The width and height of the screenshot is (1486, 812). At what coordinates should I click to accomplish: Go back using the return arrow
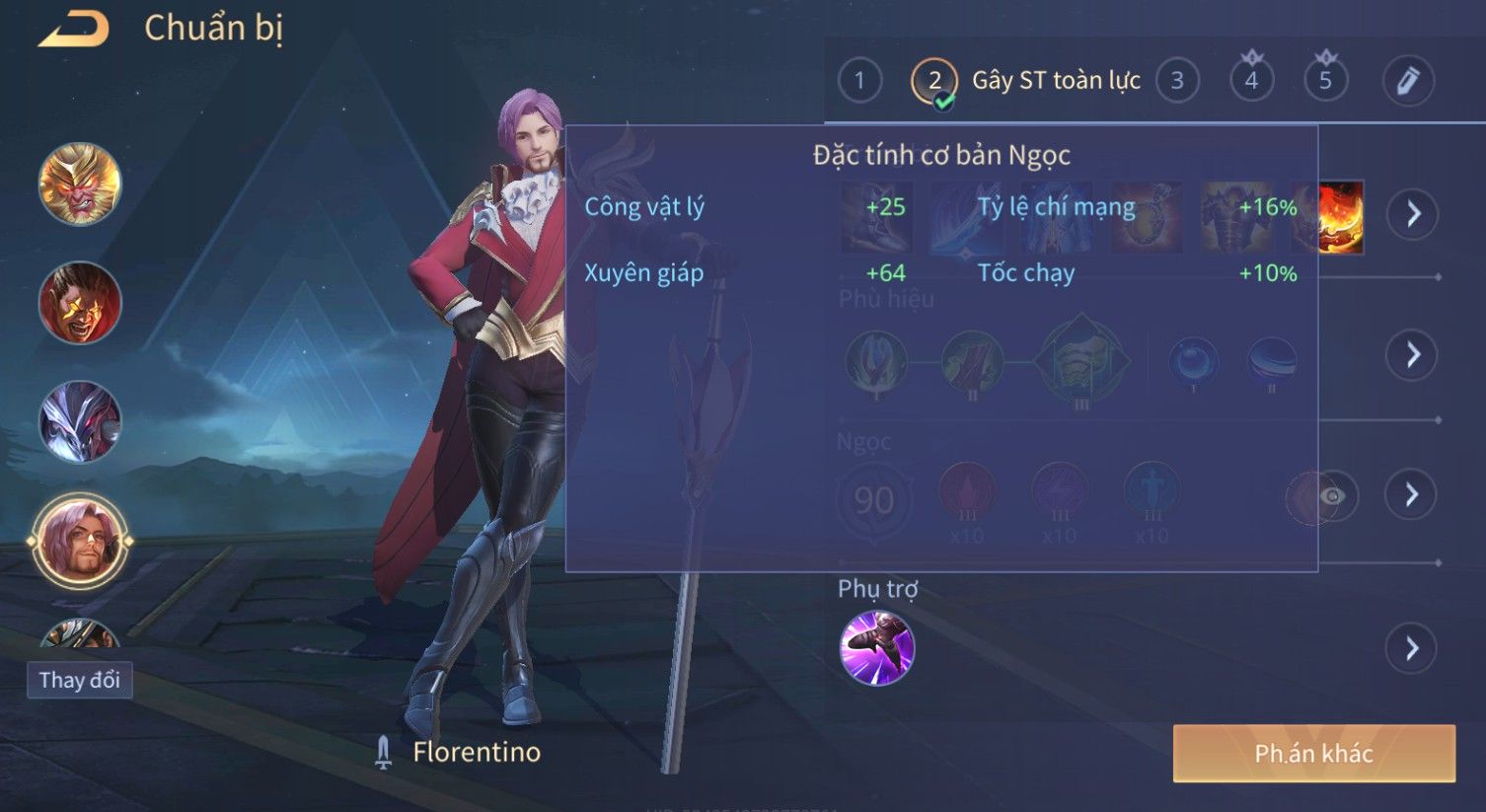coord(73,30)
